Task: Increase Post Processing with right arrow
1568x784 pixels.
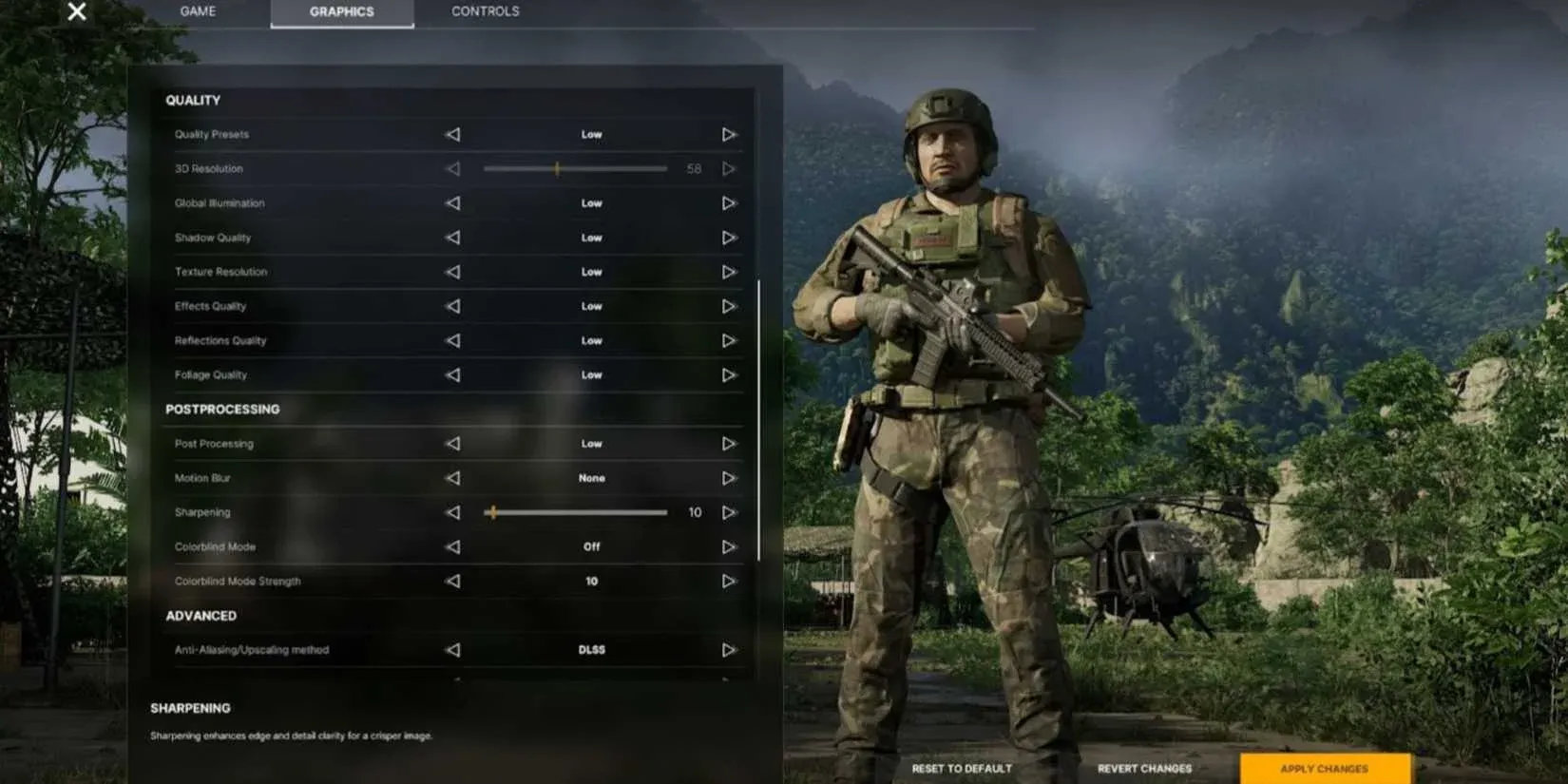Action: [729, 443]
